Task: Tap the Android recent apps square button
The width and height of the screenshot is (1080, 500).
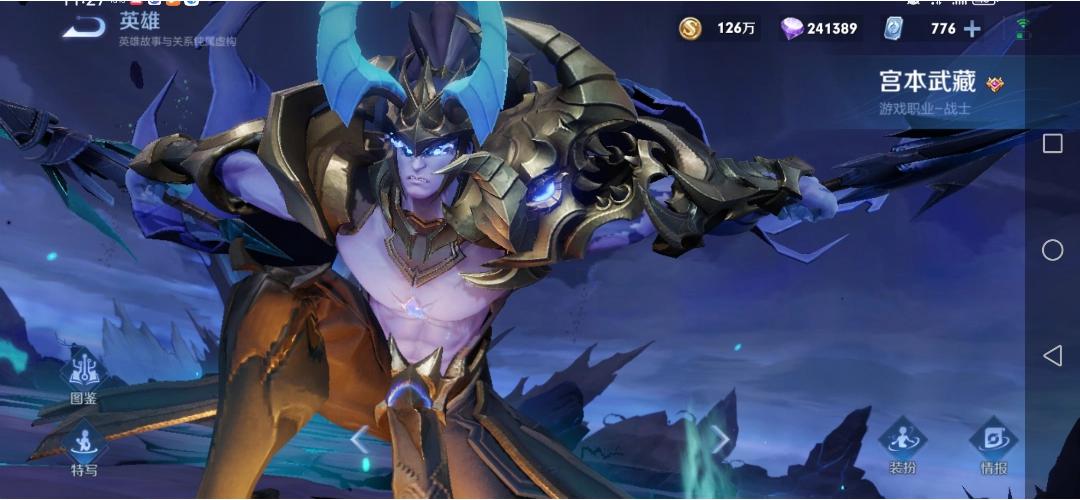Action: click(1052, 144)
